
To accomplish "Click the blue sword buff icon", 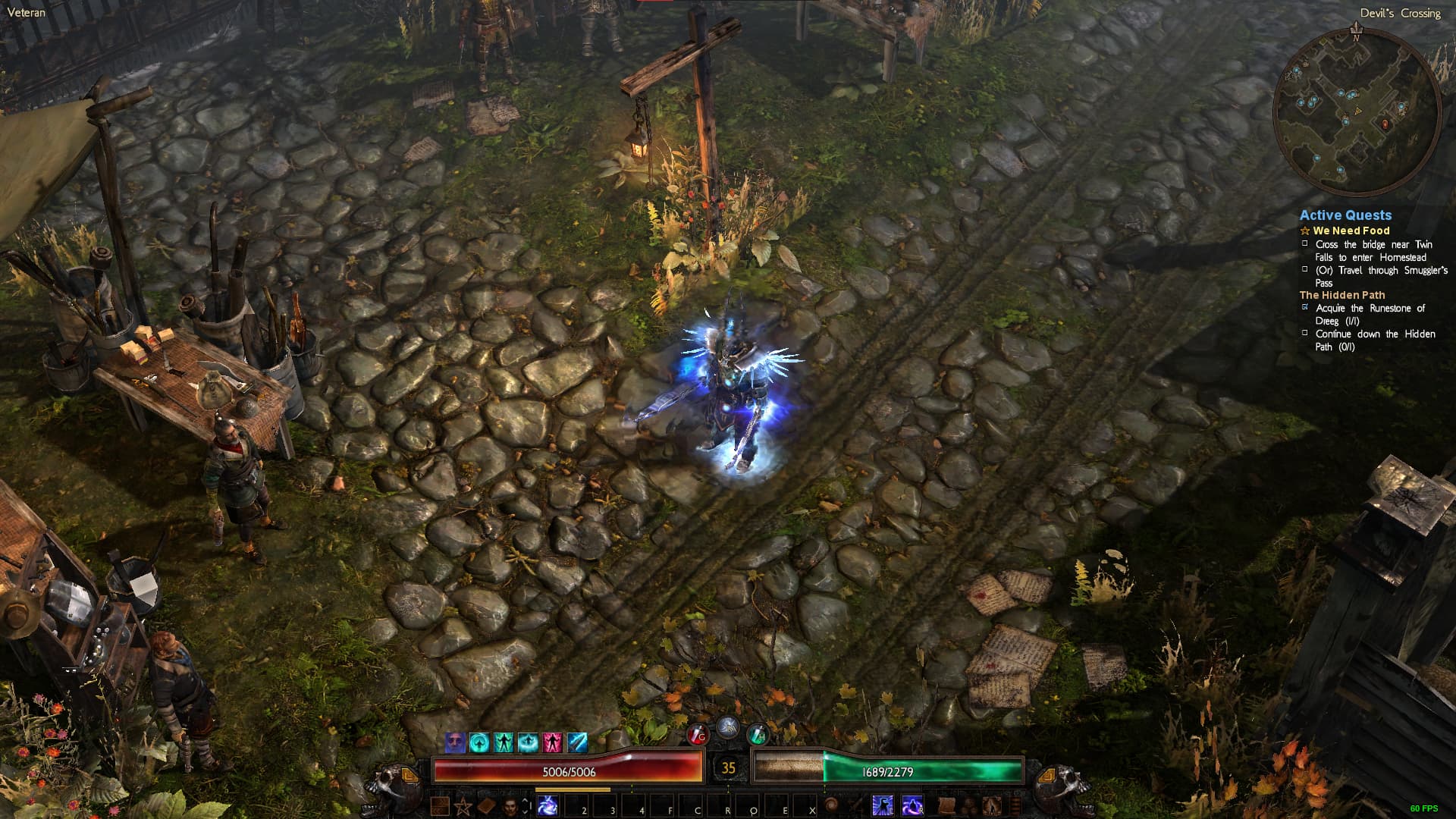I will tap(577, 742).
